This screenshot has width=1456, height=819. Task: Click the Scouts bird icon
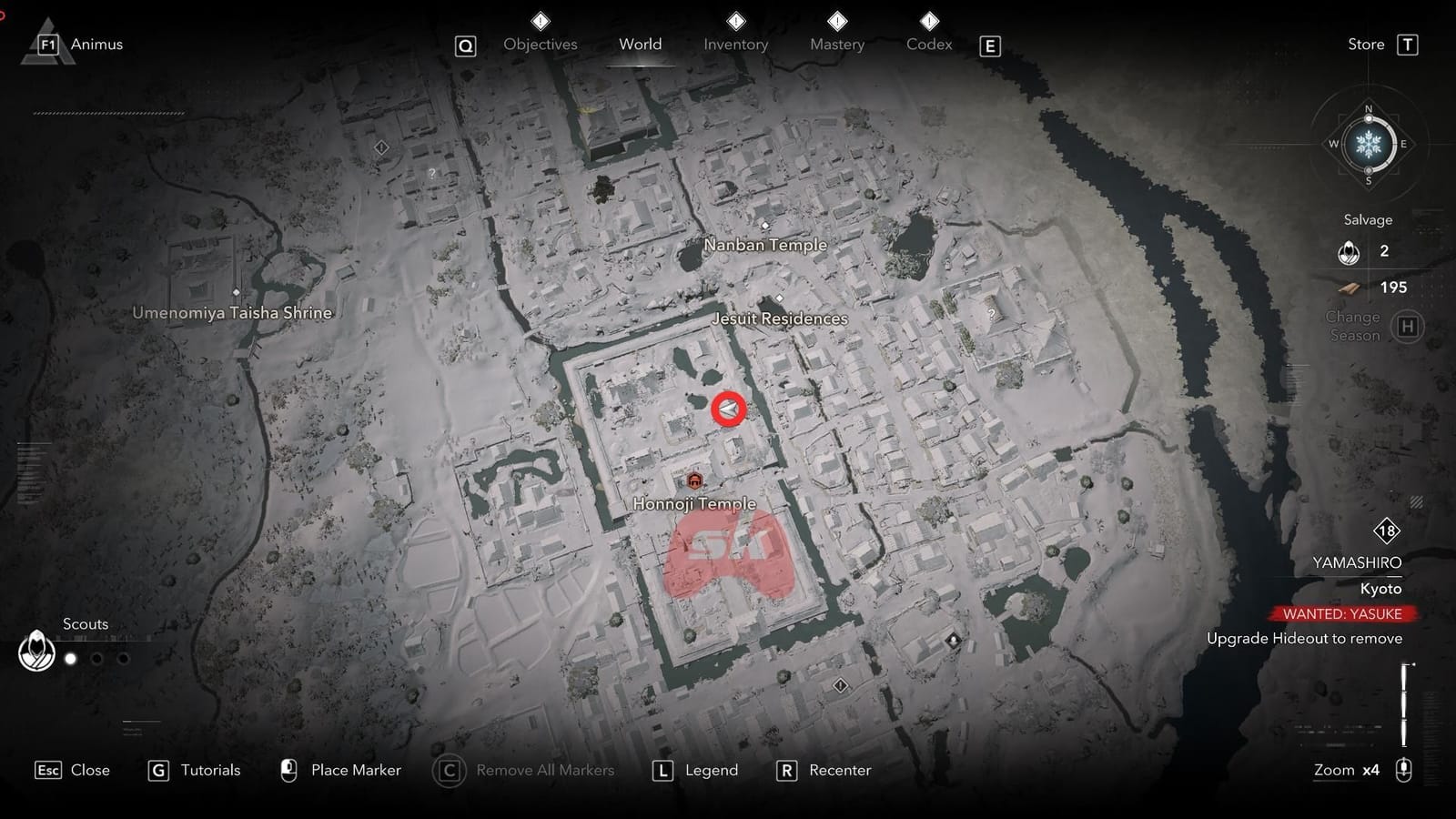(35, 650)
